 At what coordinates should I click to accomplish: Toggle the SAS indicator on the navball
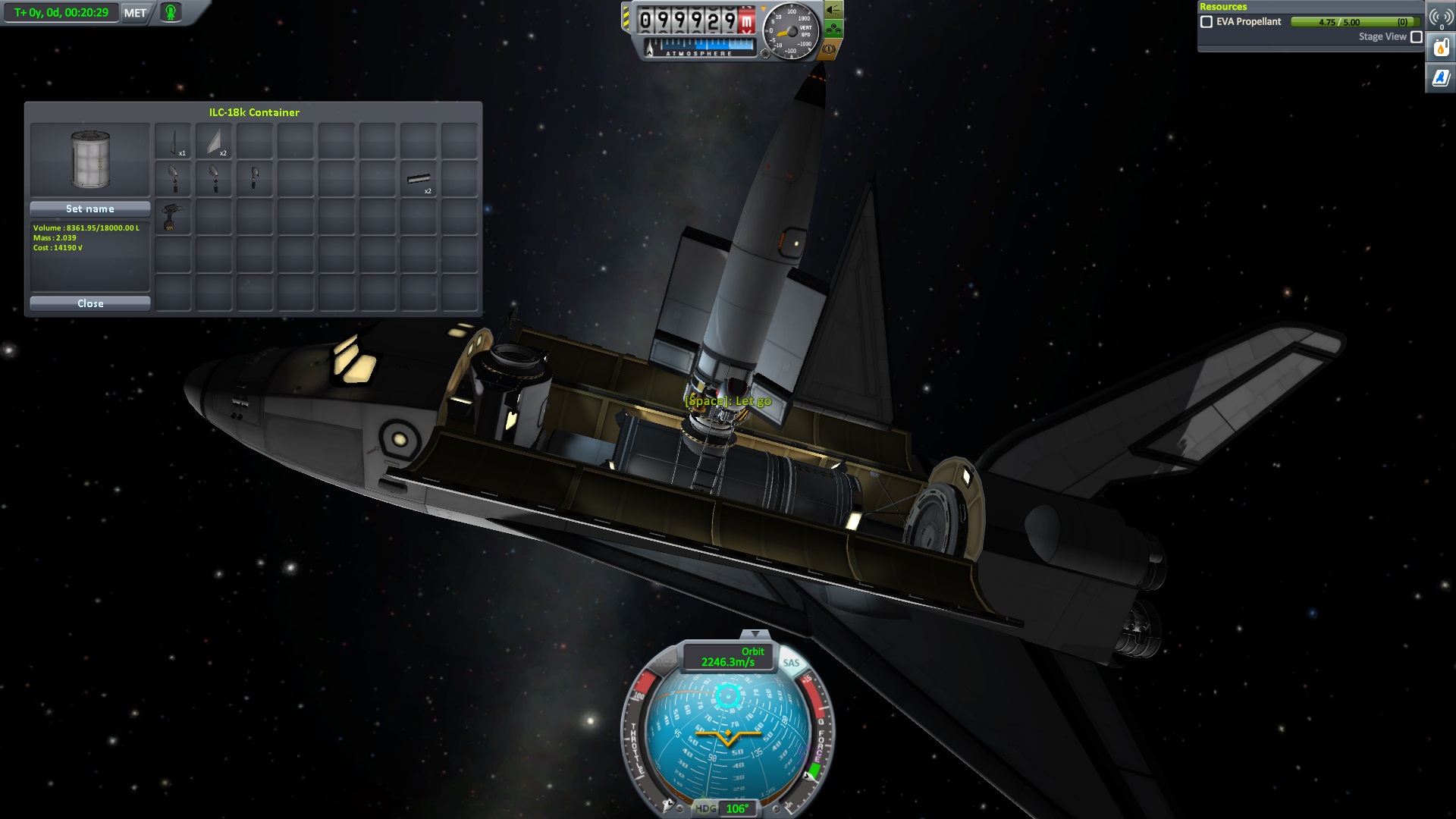point(791,663)
